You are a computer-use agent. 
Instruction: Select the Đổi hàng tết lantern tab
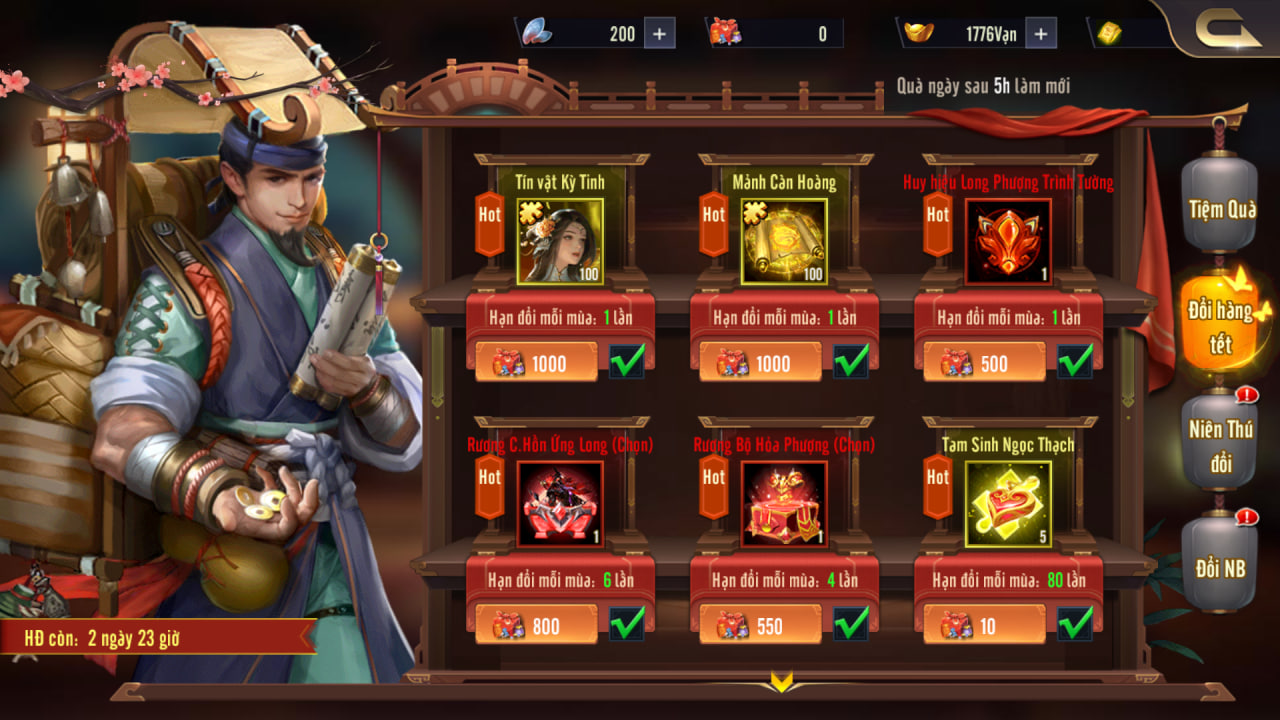pyautogui.click(x=1220, y=325)
